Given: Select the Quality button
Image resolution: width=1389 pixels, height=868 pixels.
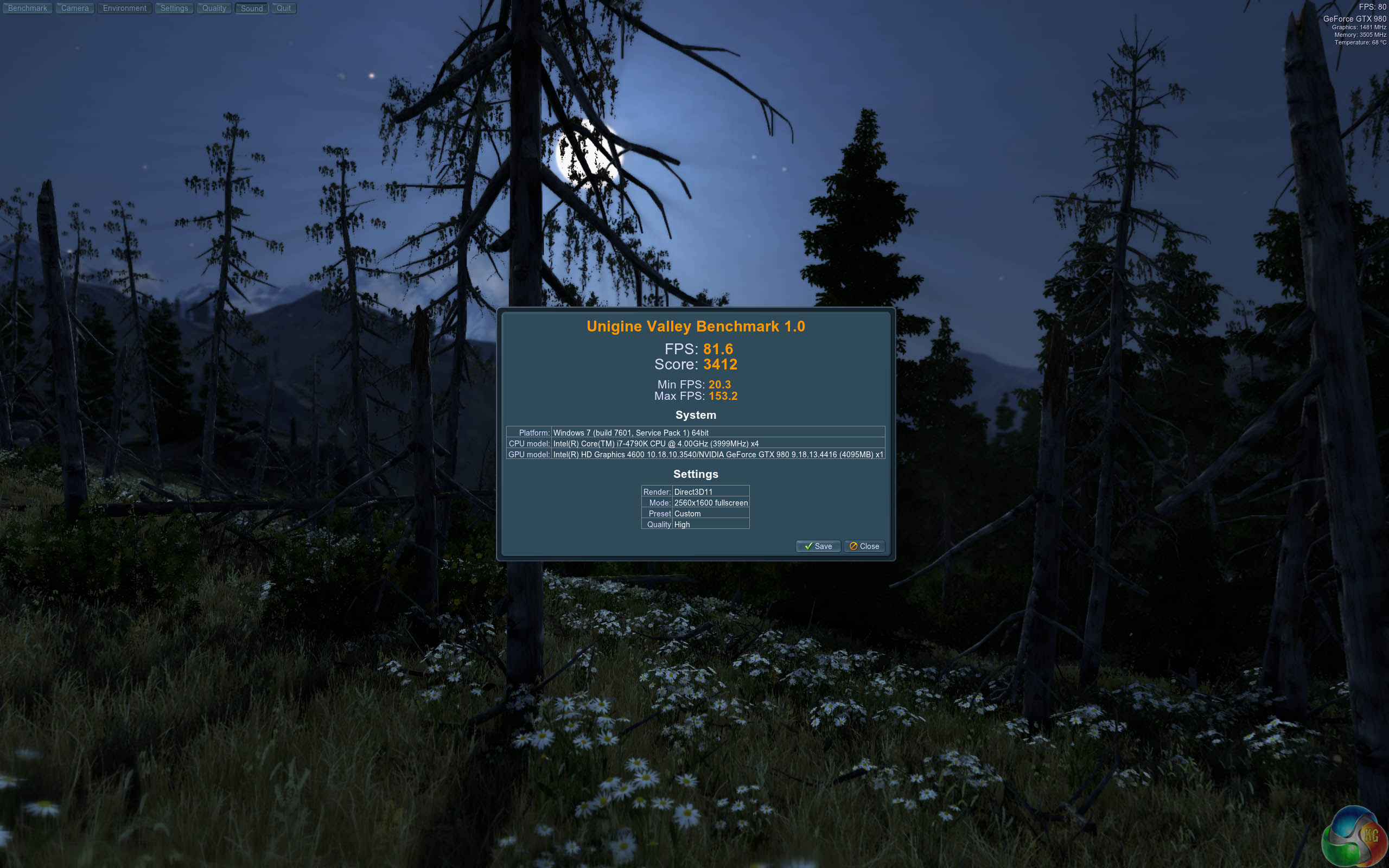Looking at the screenshot, I should 214,8.
